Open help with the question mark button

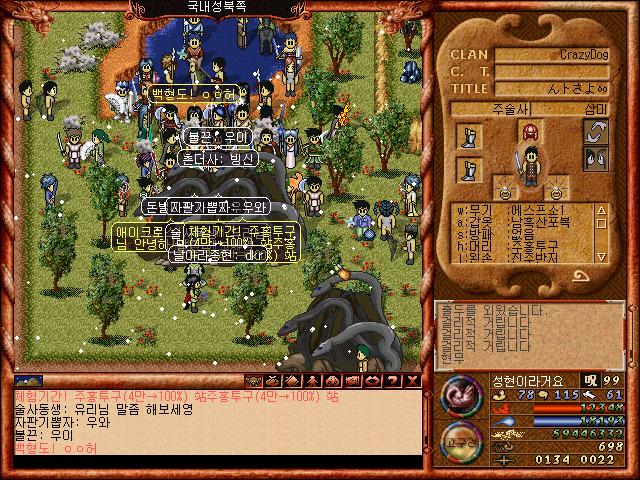392,381
